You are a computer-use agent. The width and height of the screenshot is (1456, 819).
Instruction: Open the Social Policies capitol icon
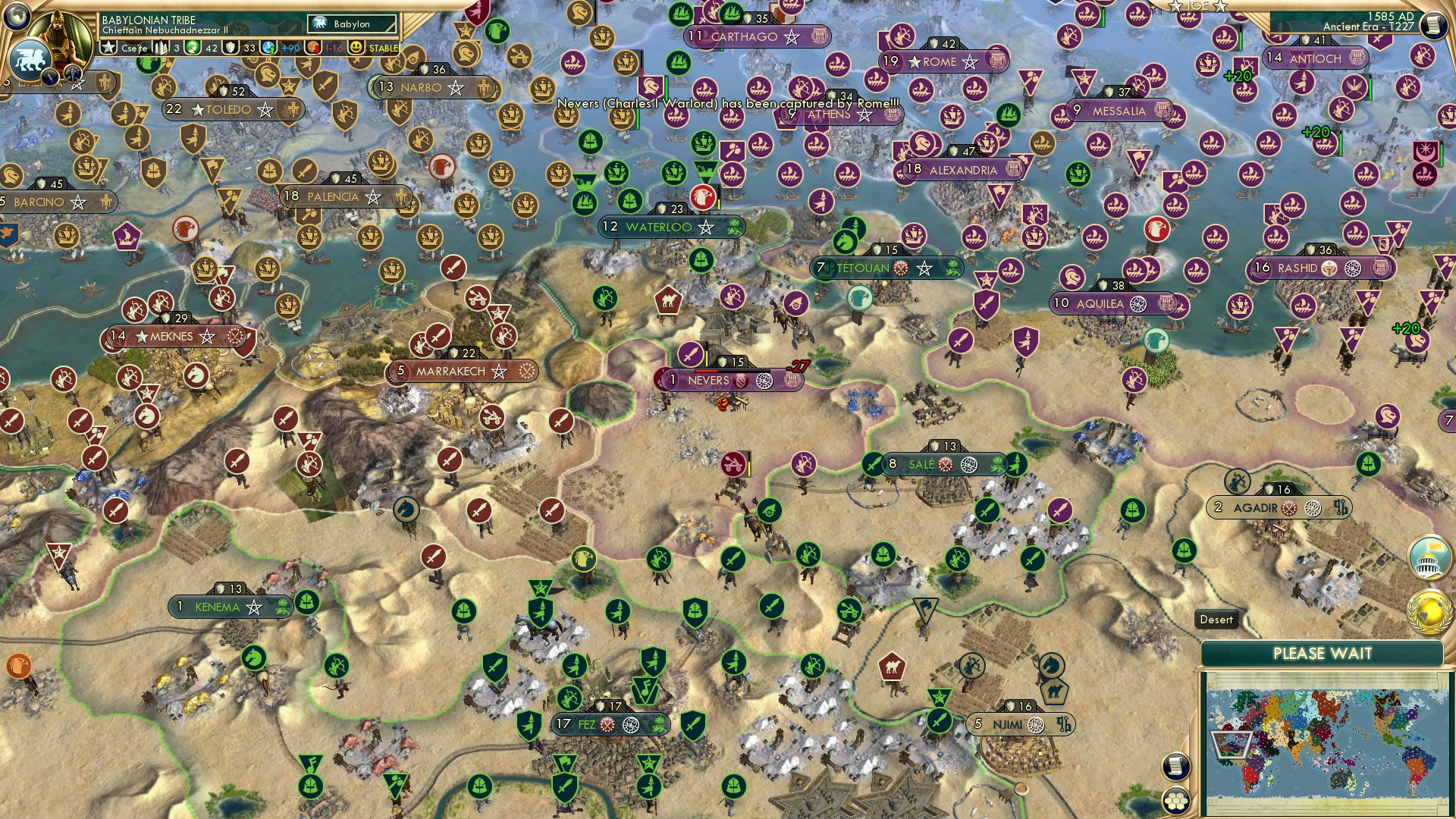tap(1431, 557)
